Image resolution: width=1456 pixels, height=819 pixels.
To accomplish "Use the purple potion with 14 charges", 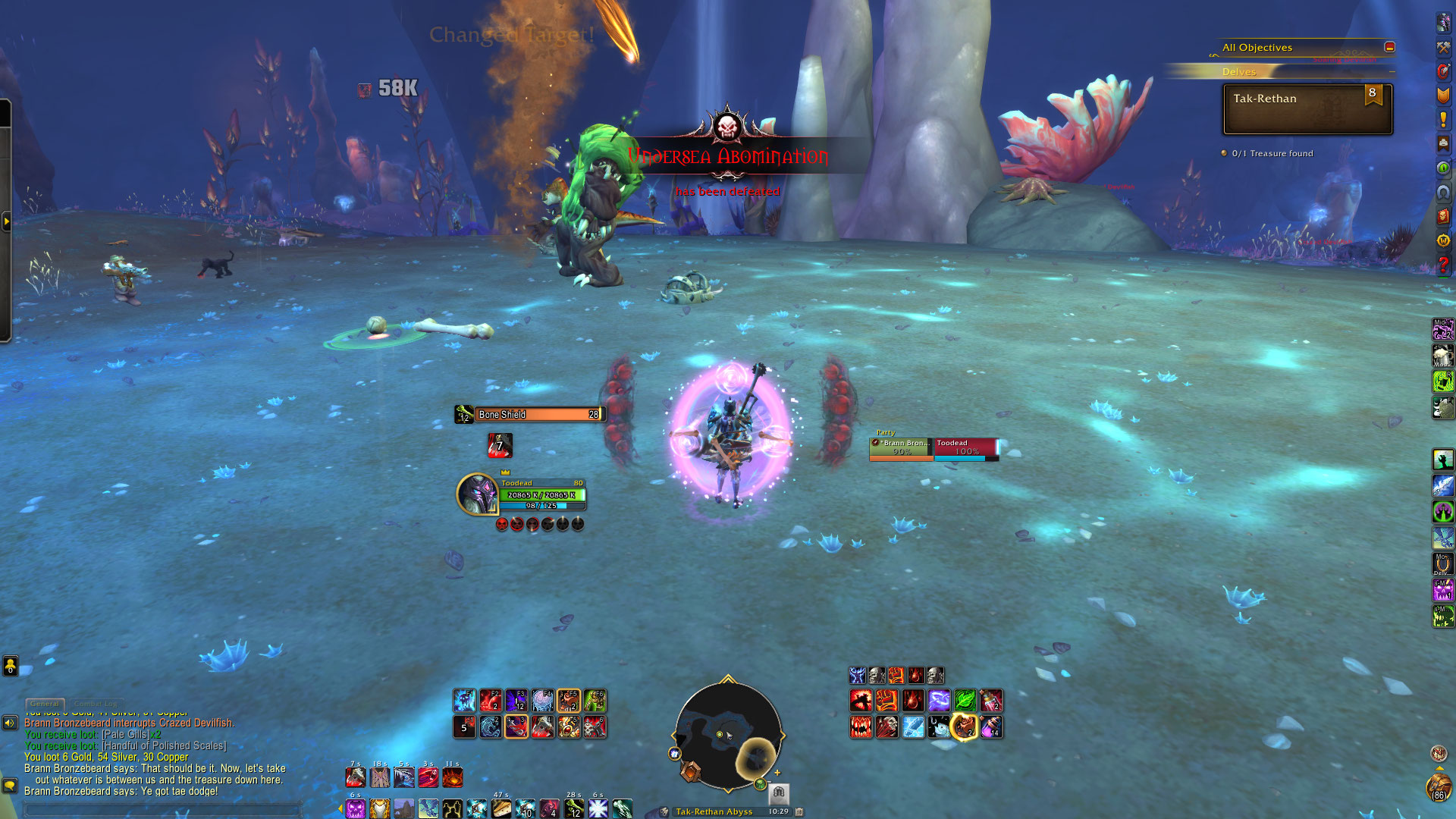I will (x=991, y=727).
